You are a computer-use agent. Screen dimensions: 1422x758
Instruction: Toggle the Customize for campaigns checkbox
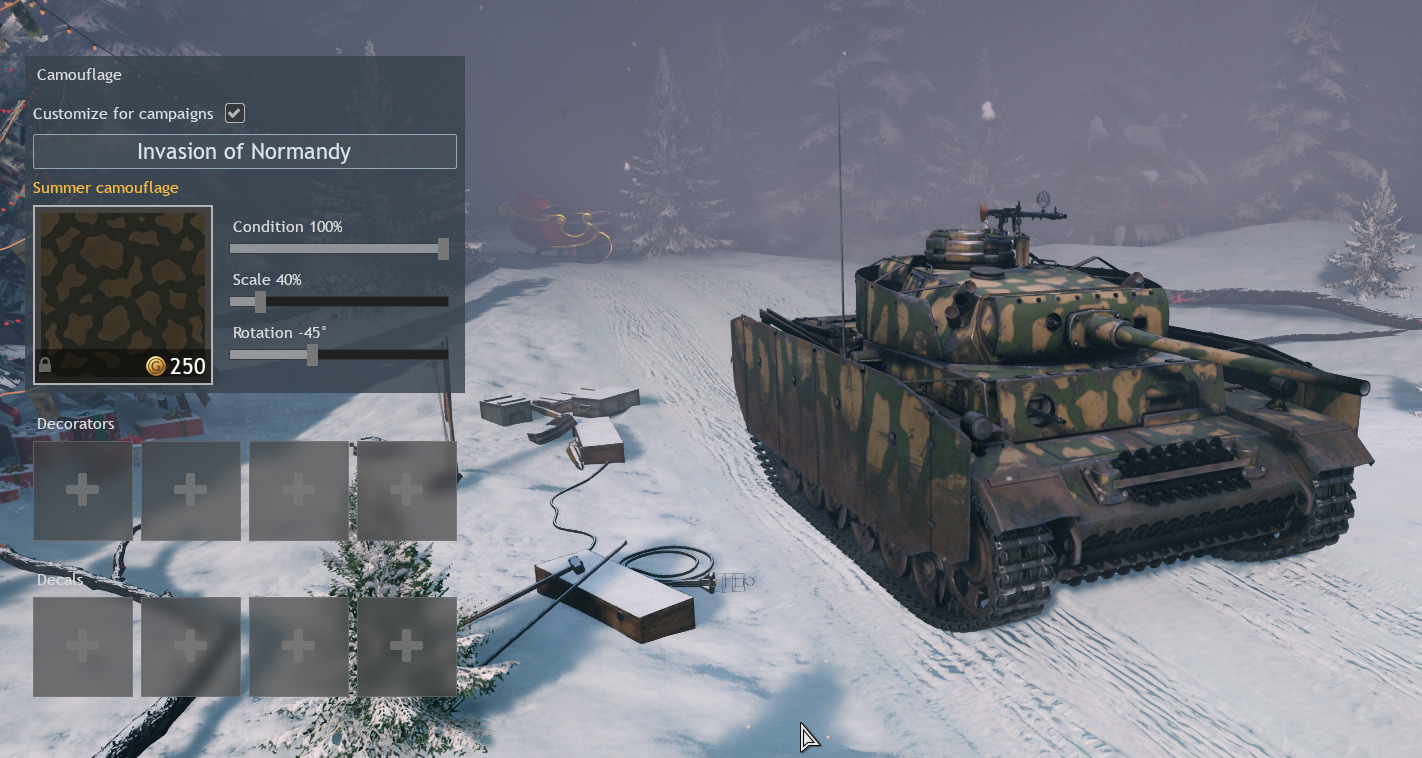click(x=235, y=113)
